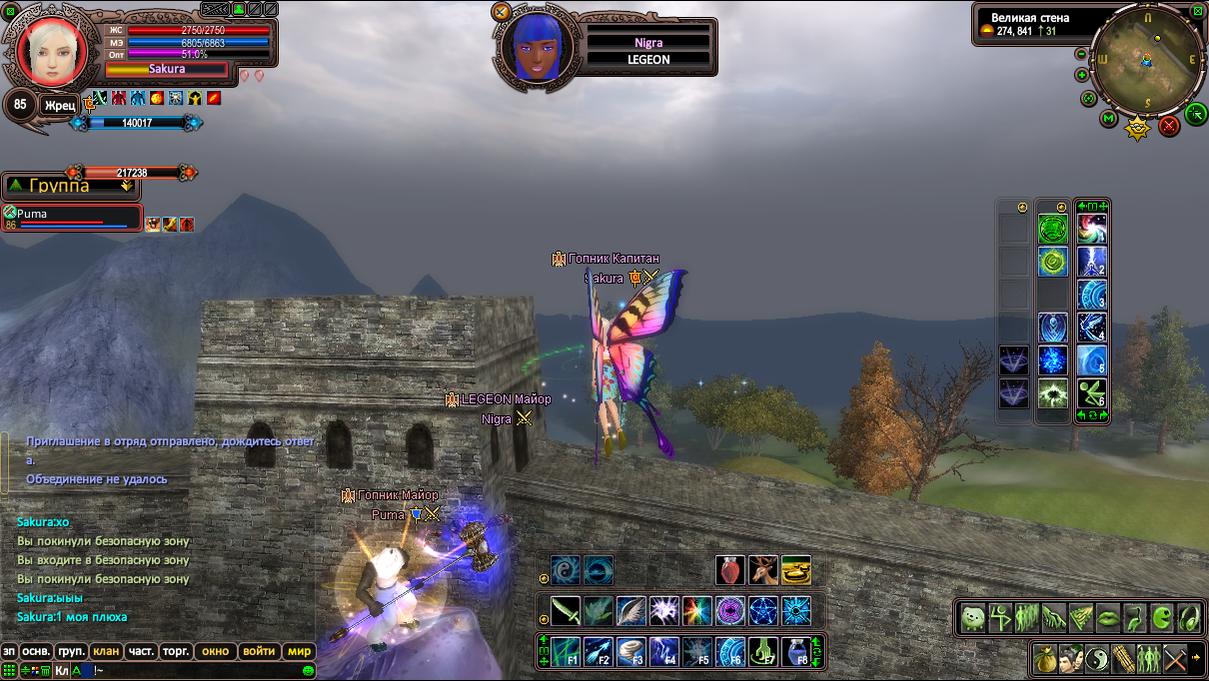
Task: Cast the rainbow burst skill
Action: (697, 610)
